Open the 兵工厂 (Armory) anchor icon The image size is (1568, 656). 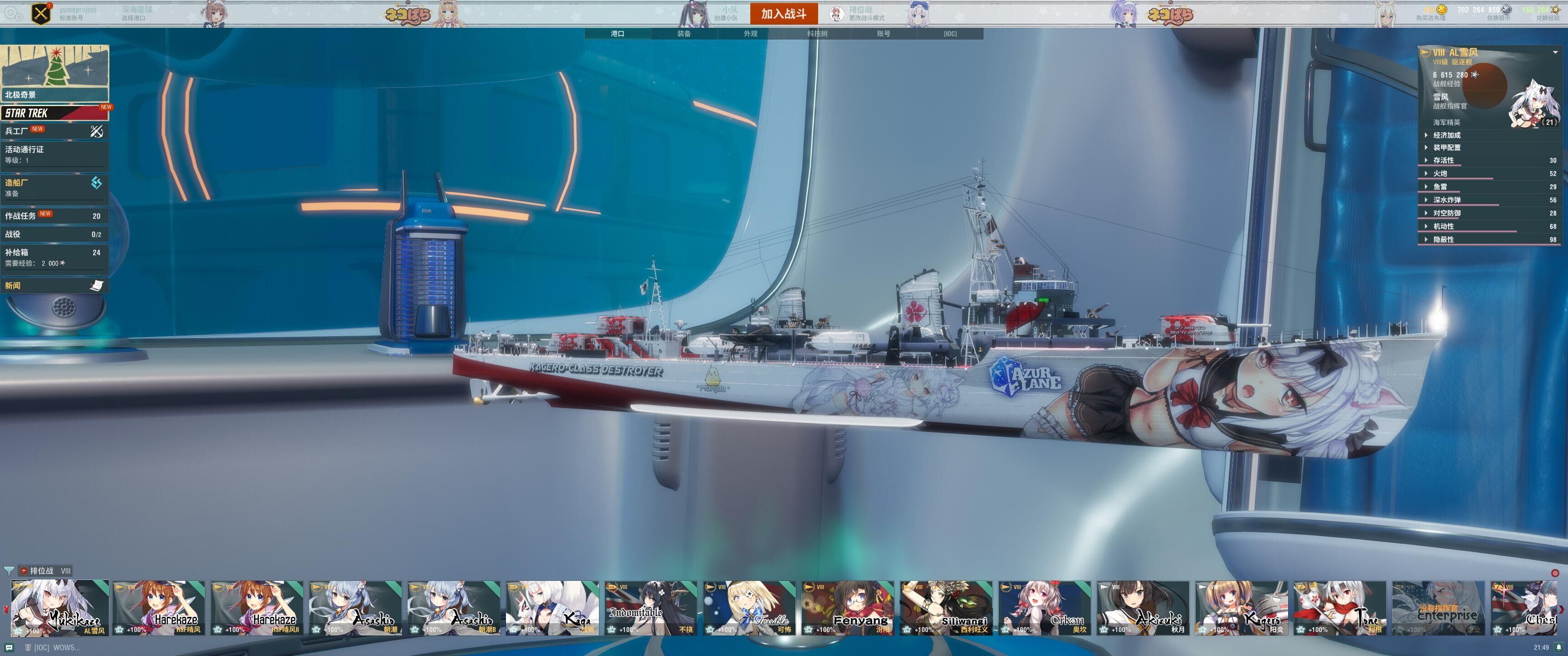[x=96, y=132]
